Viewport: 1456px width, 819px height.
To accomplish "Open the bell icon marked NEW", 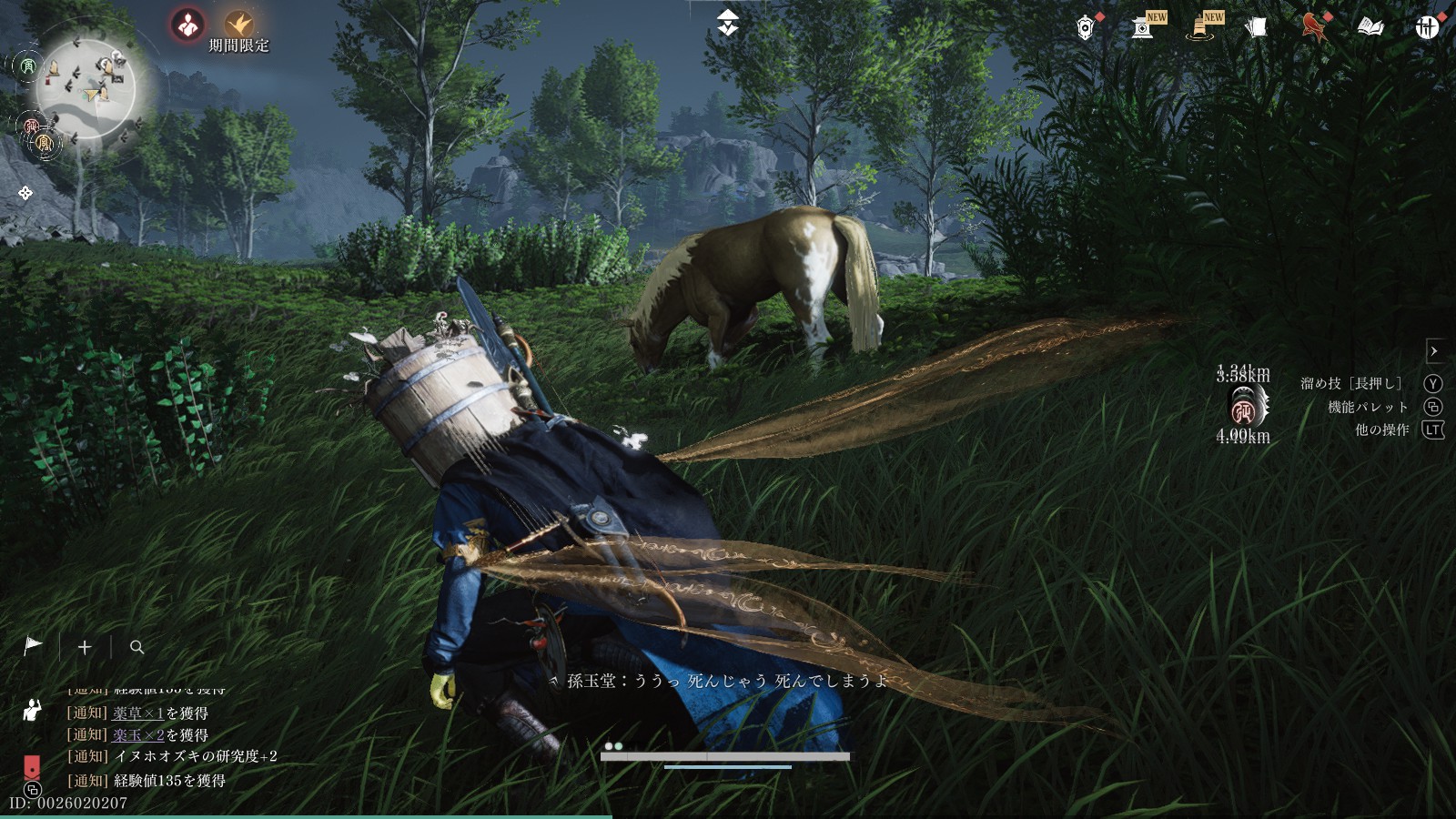I will [1200, 28].
